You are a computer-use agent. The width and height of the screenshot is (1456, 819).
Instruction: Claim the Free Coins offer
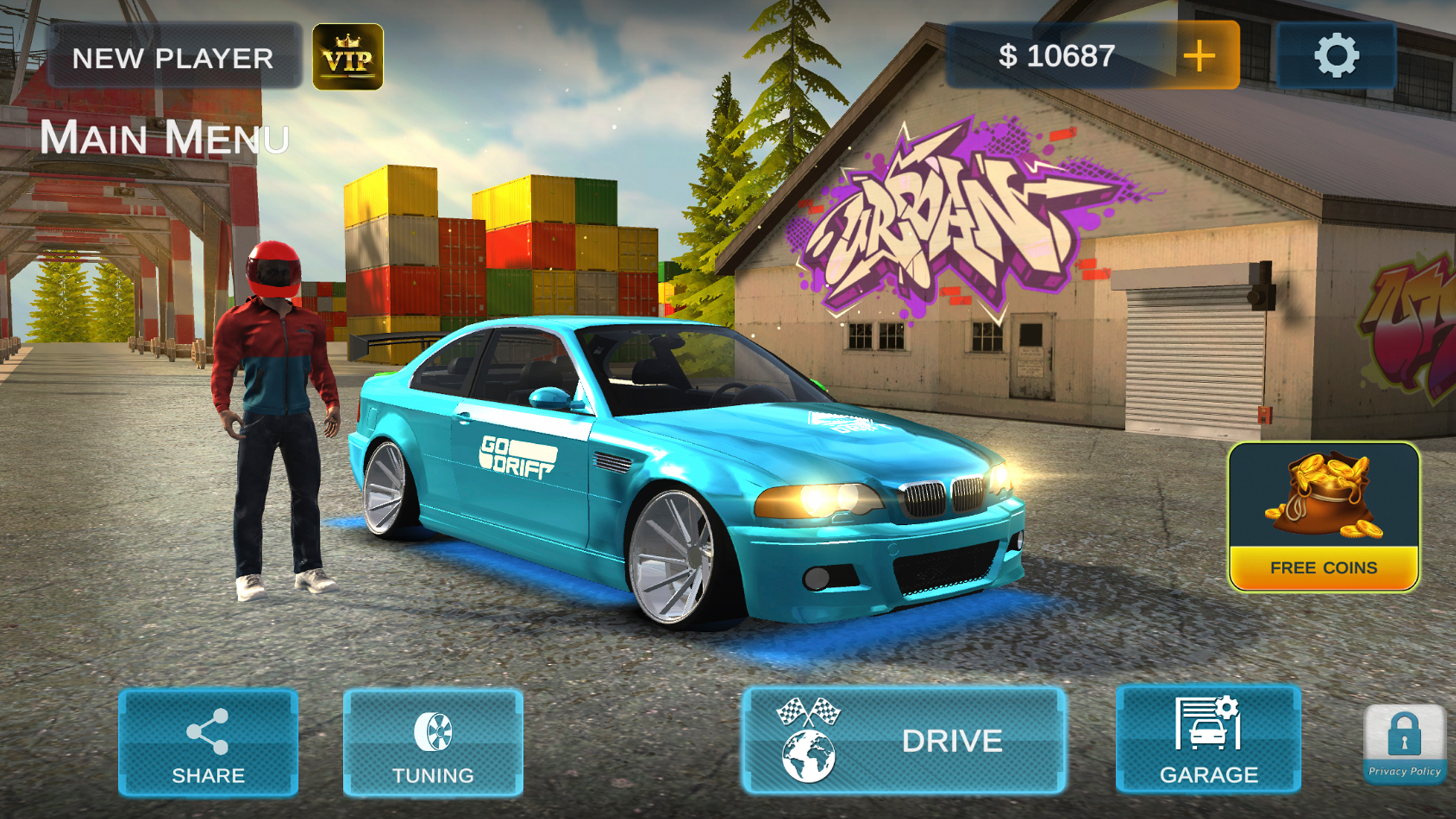(x=1323, y=517)
